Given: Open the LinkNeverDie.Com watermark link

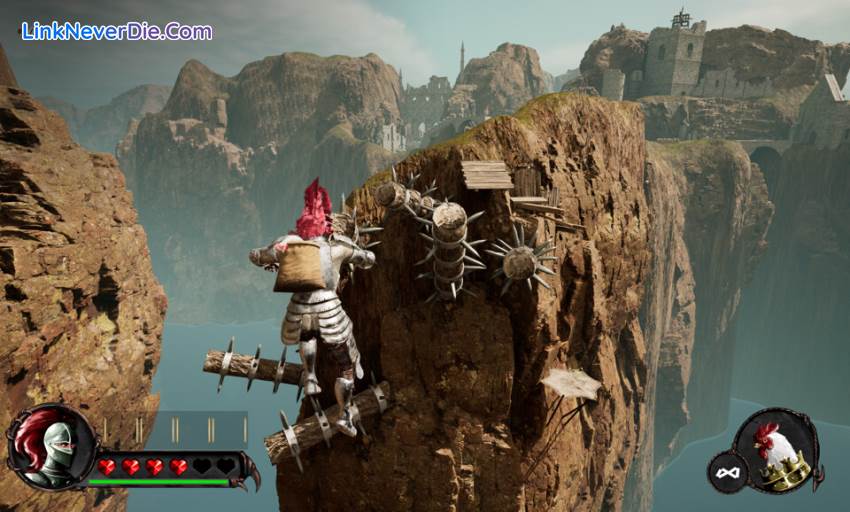Looking at the screenshot, I should pos(116,31).
